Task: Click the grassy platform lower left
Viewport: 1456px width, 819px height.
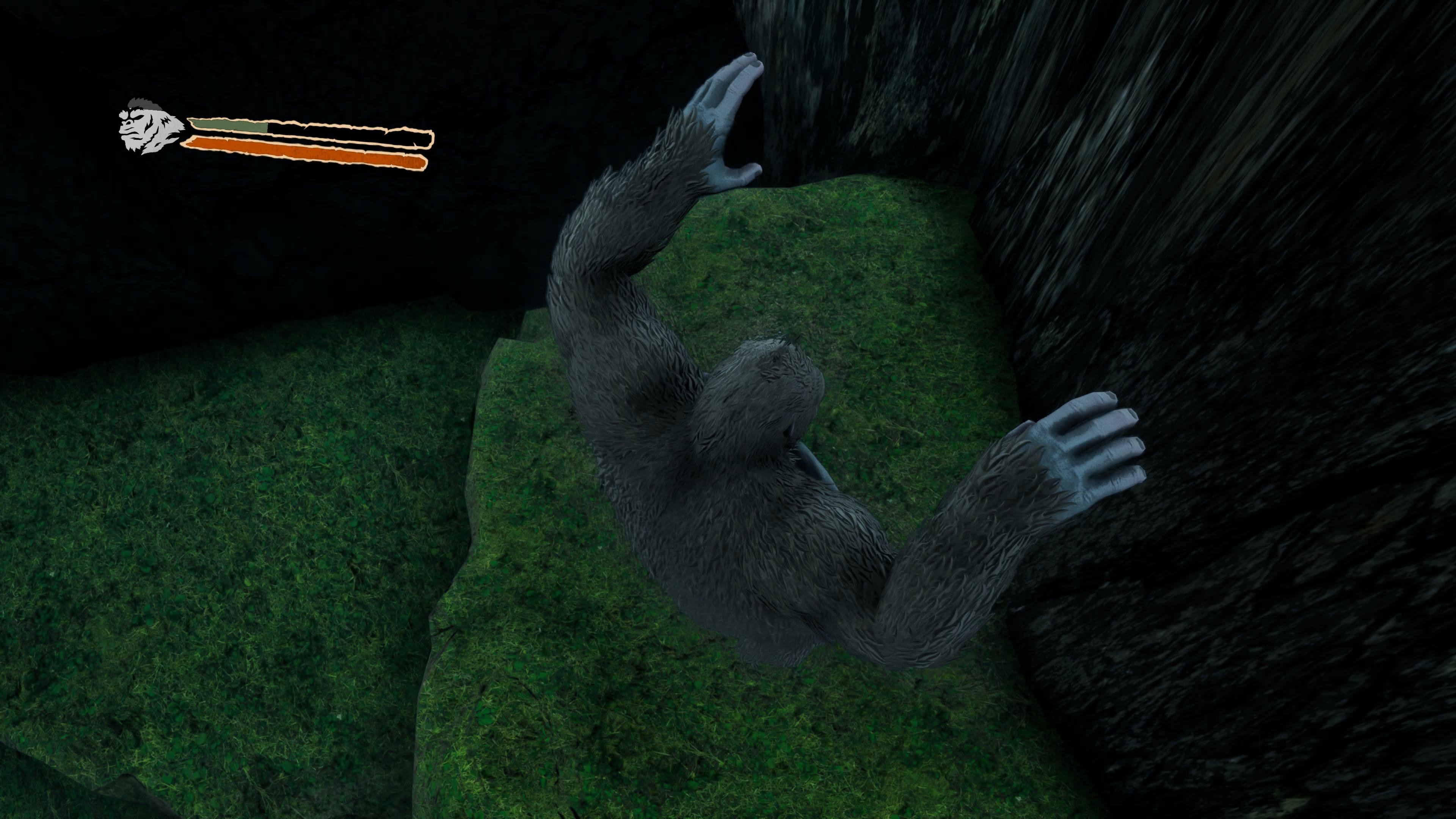Action: pos(226,565)
